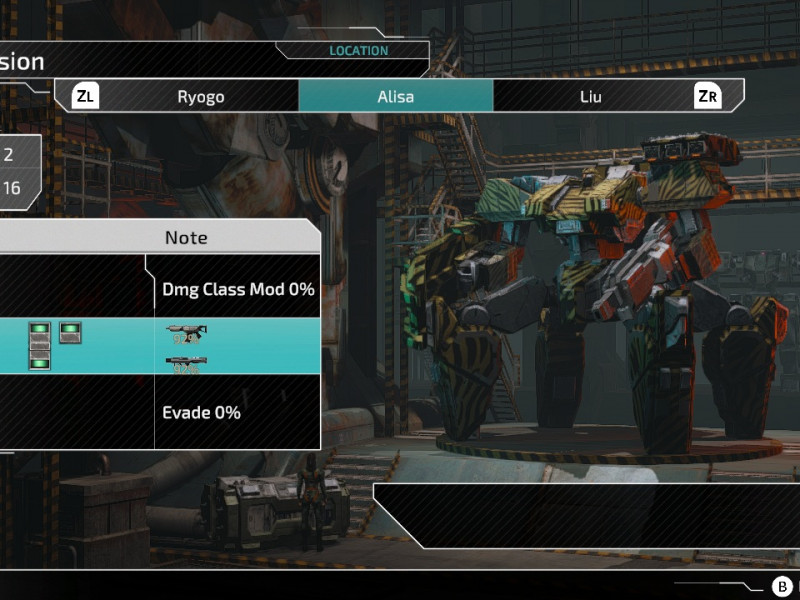
Task: Select the highlighted weapon row
Action: pyautogui.click(x=160, y=346)
